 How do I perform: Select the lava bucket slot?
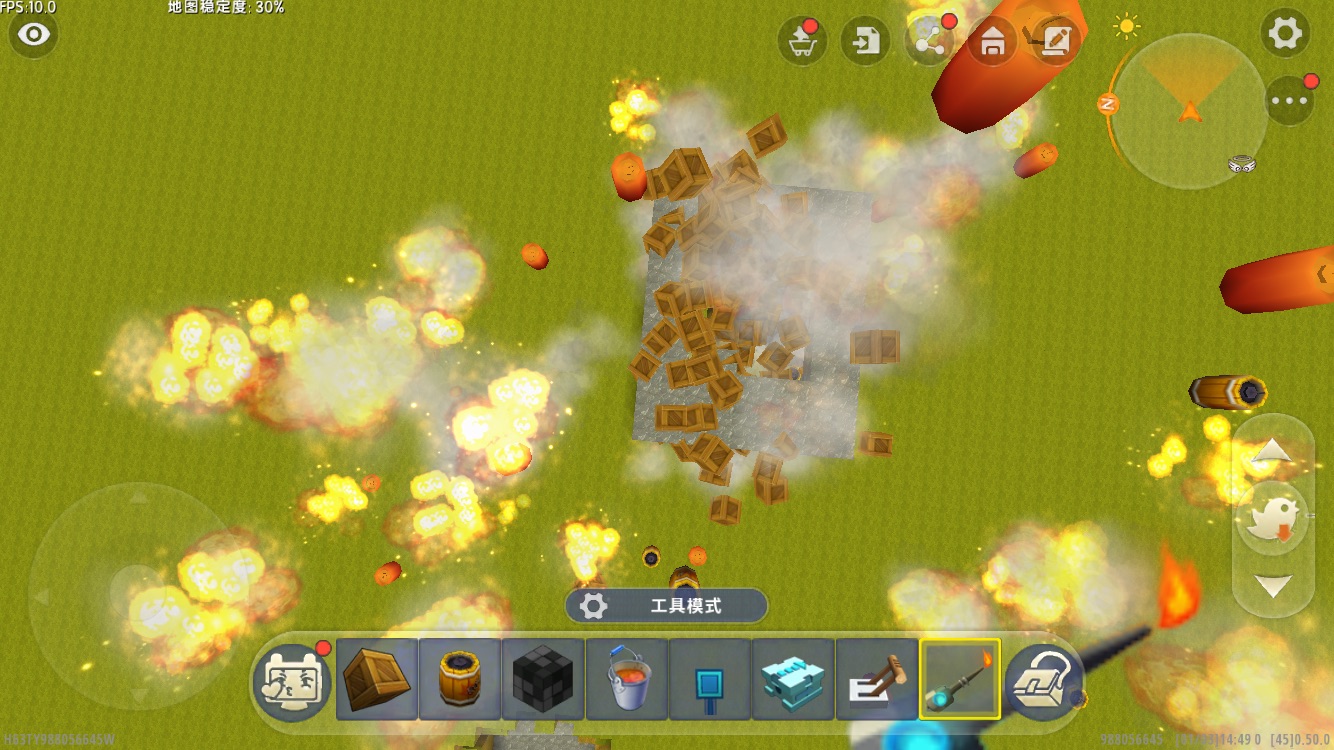(627, 679)
